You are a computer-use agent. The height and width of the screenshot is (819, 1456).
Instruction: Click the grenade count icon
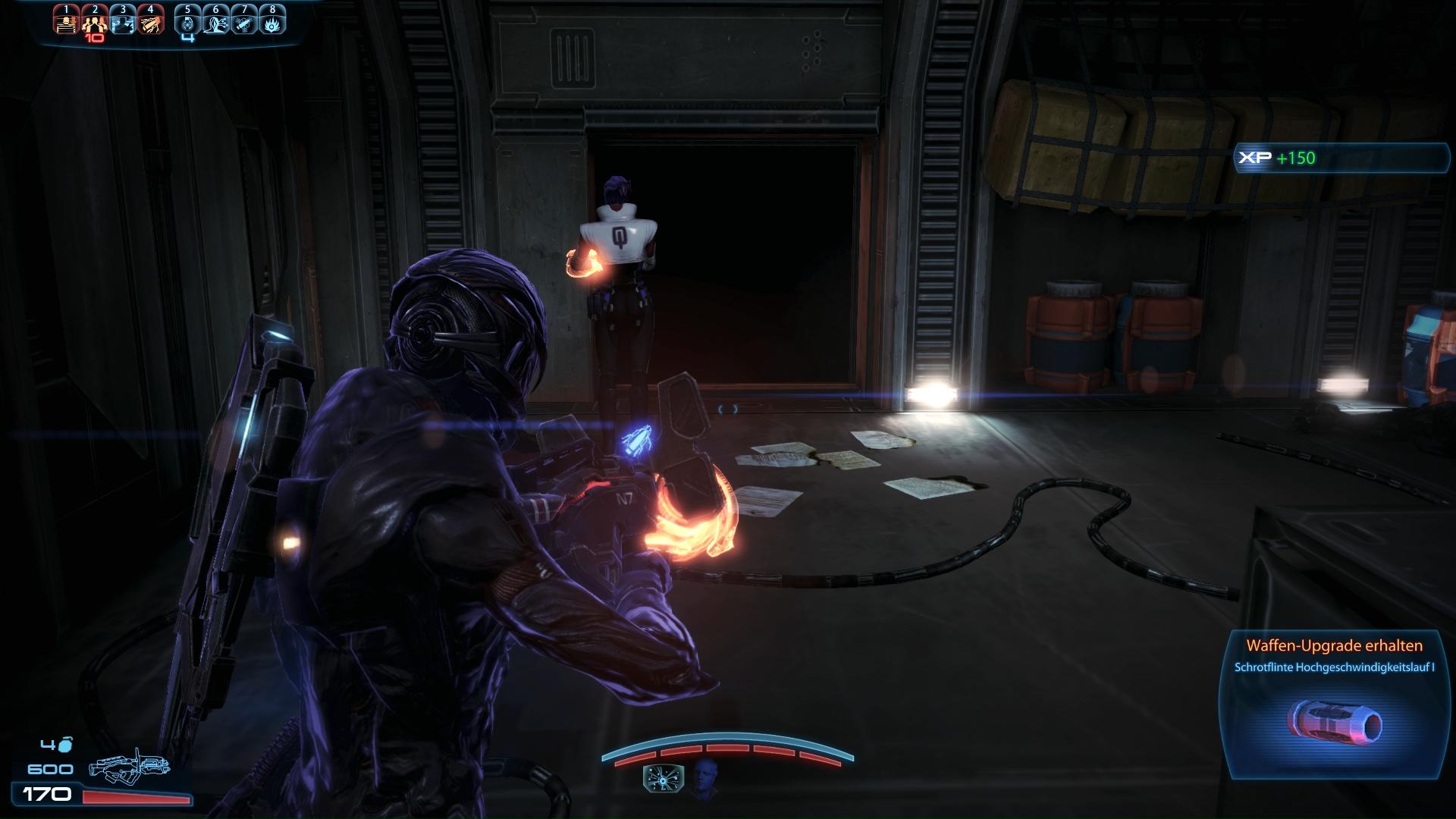(67, 744)
